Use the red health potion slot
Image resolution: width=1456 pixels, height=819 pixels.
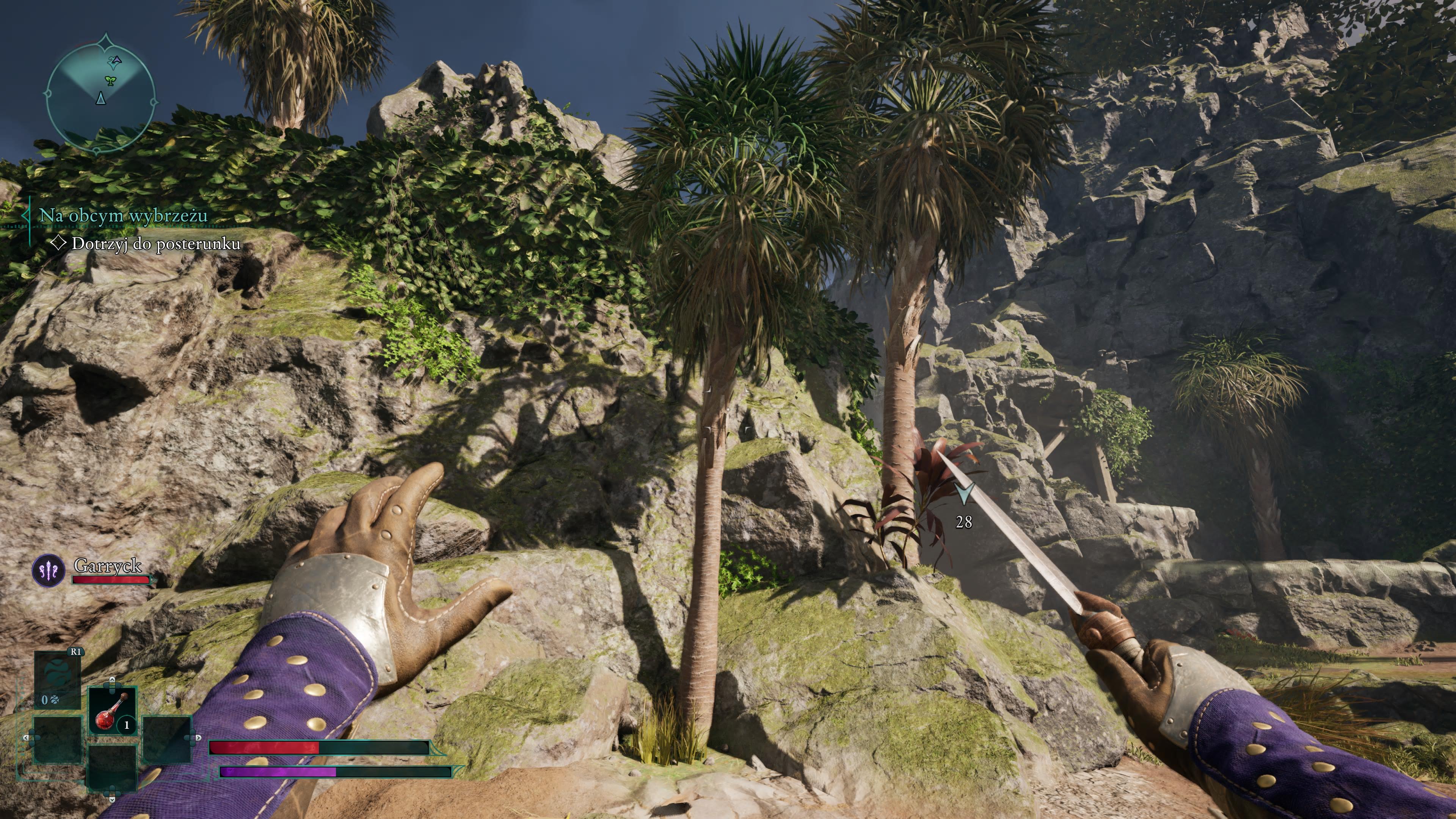click(113, 711)
